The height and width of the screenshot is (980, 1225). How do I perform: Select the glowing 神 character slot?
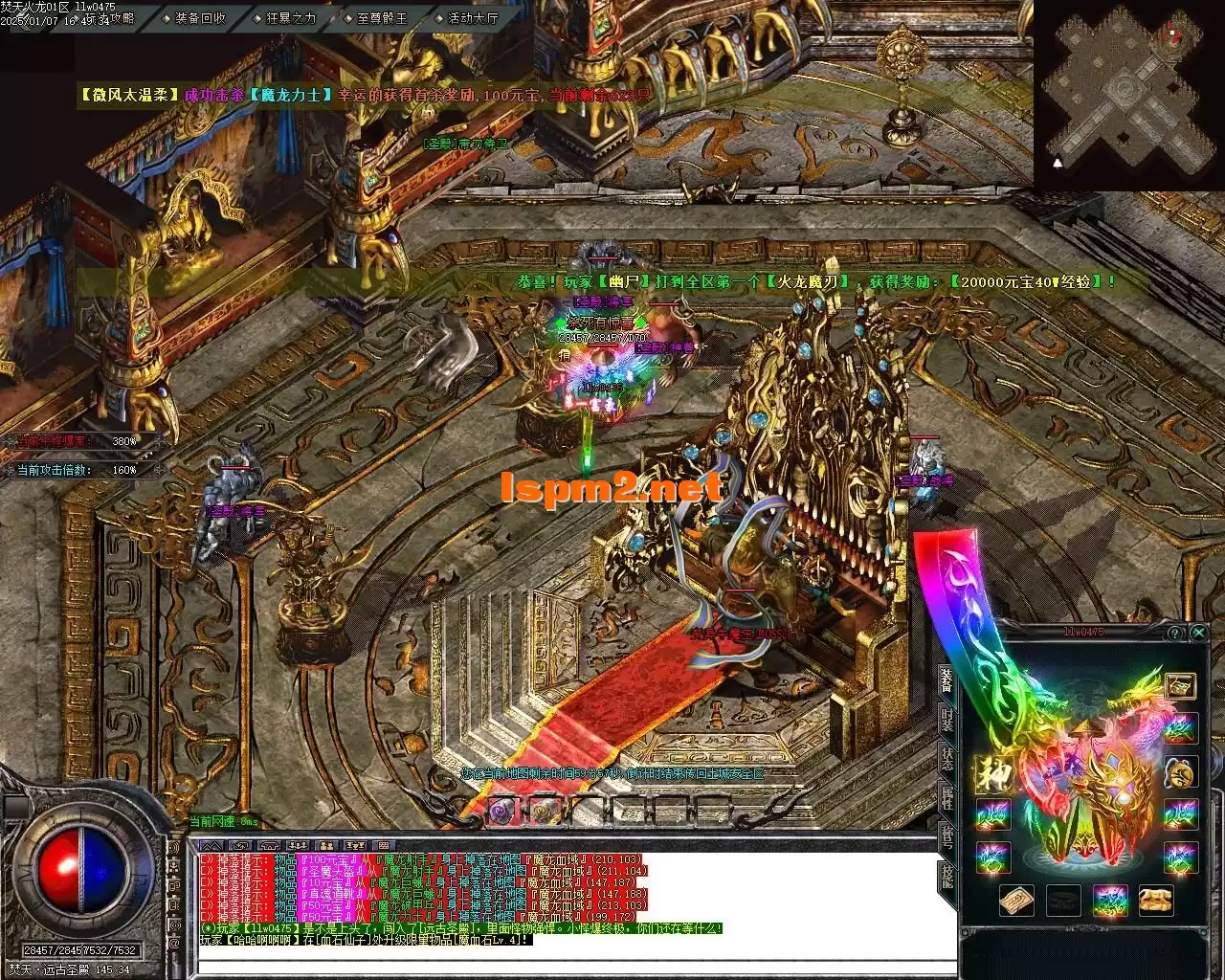[991, 771]
